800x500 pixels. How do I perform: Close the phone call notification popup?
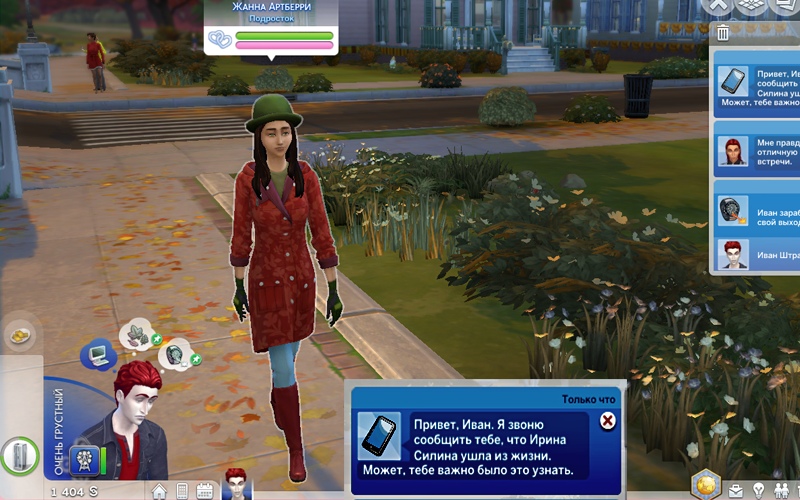(x=607, y=421)
